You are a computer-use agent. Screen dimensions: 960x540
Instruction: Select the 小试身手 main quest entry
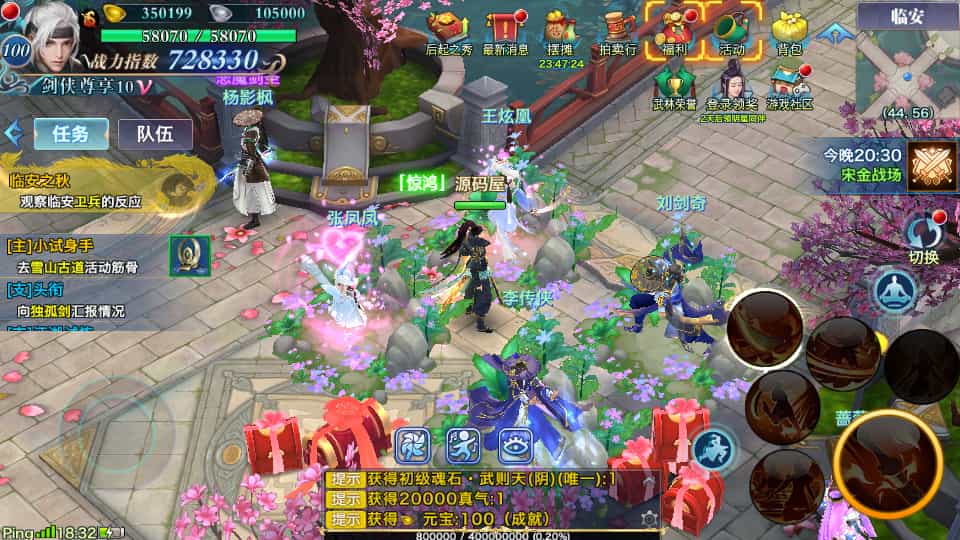click(80, 255)
